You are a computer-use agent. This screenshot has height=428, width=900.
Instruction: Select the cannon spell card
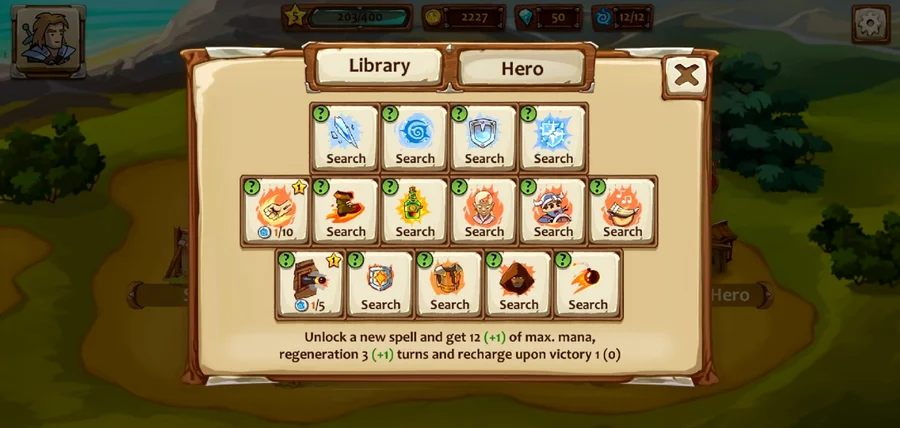[x=311, y=284]
